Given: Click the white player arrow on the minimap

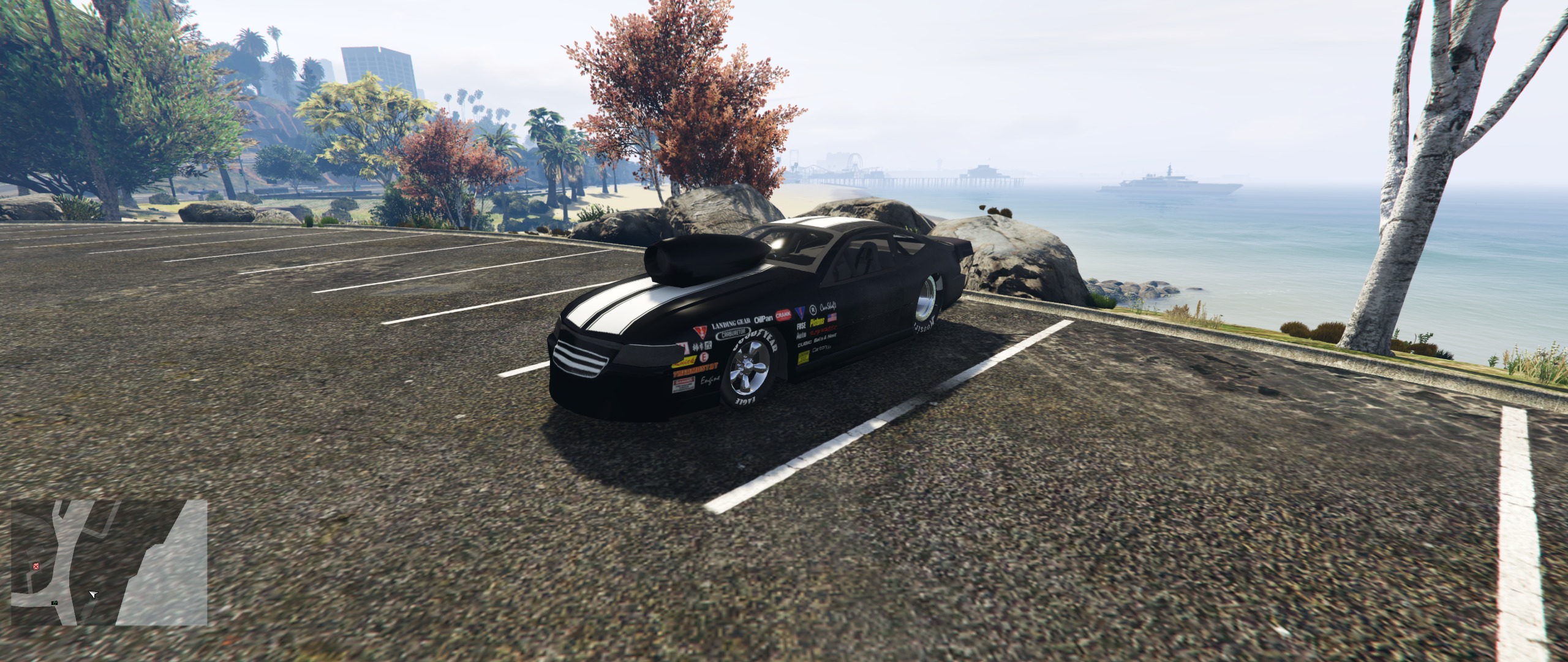Looking at the screenshot, I should point(93,594).
